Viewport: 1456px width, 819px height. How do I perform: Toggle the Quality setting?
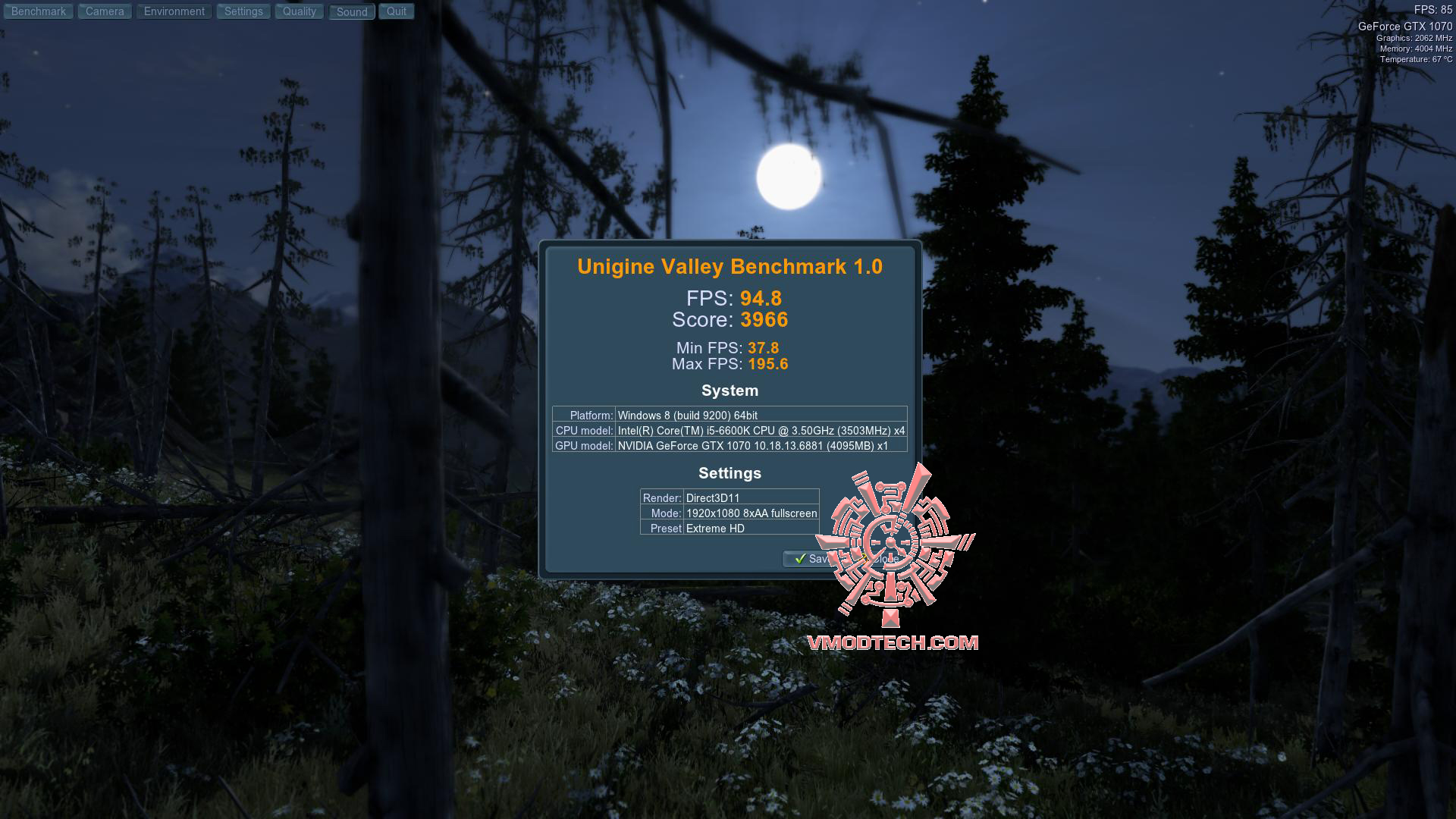pos(298,11)
